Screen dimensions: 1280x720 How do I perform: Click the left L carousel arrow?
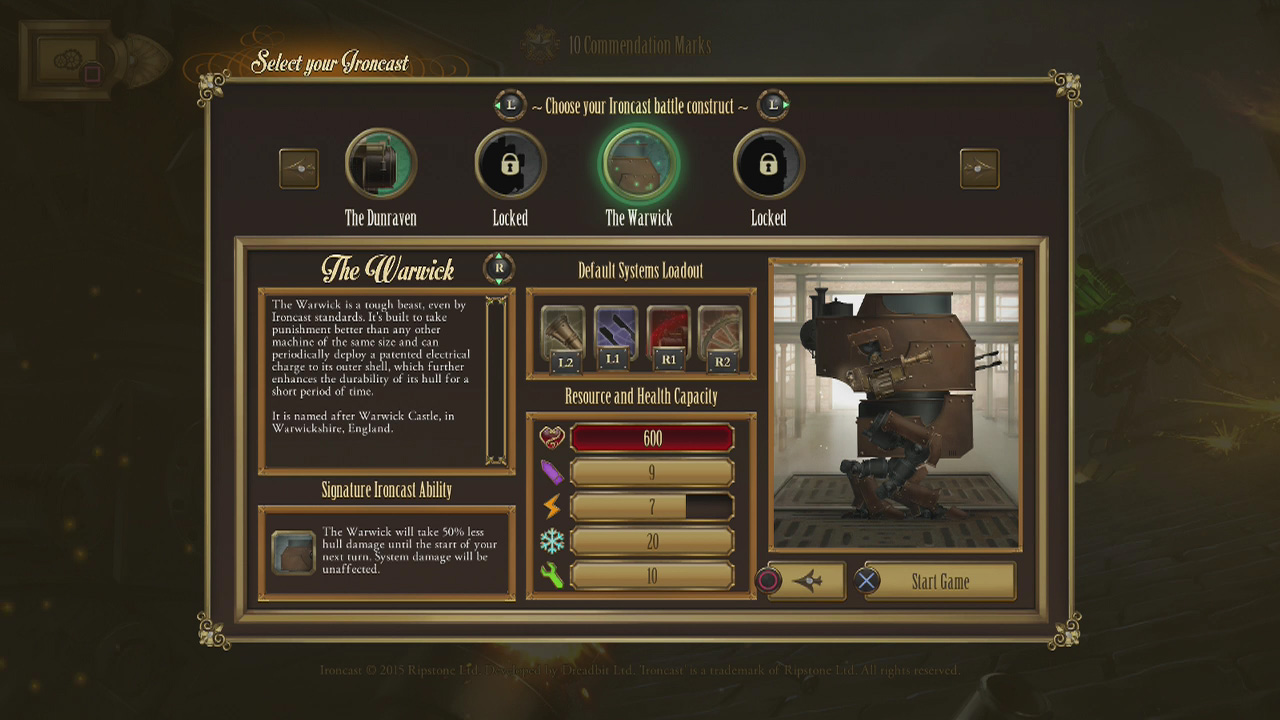(x=510, y=103)
